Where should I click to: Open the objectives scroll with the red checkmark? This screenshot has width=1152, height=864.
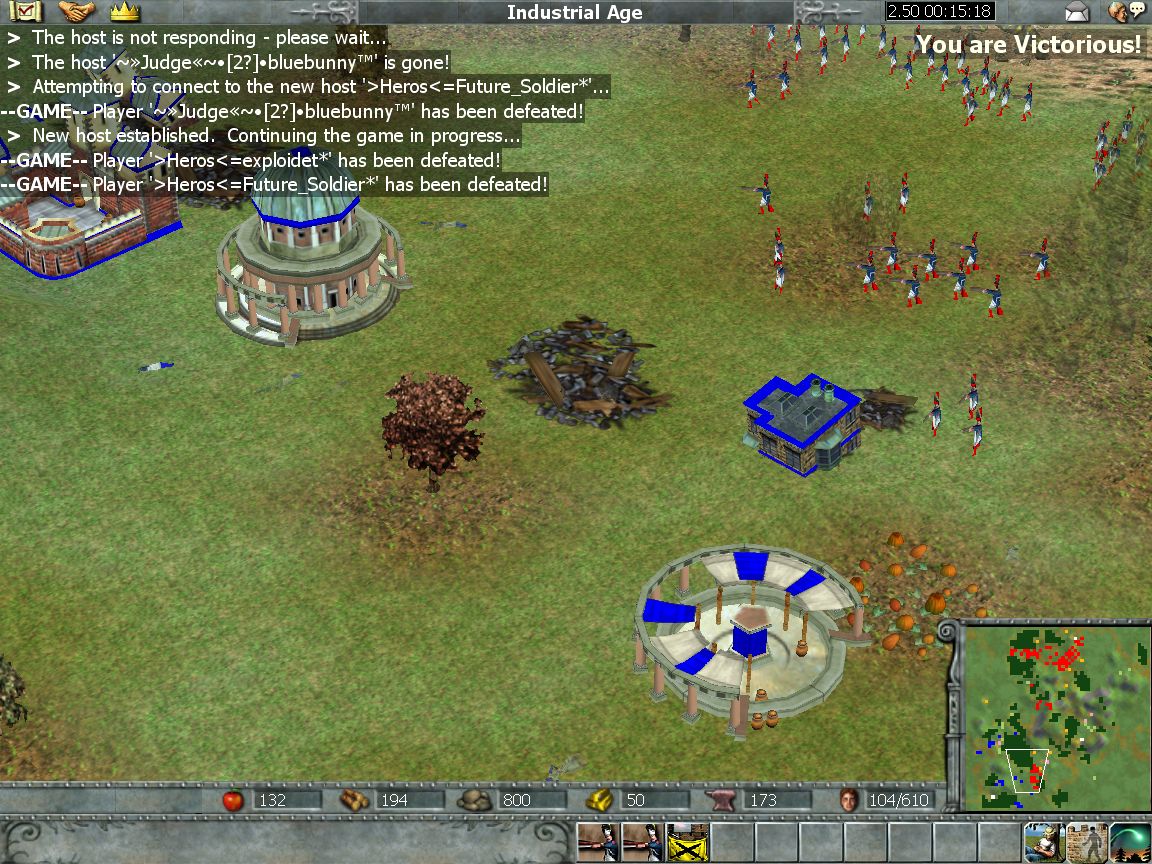point(25,12)
